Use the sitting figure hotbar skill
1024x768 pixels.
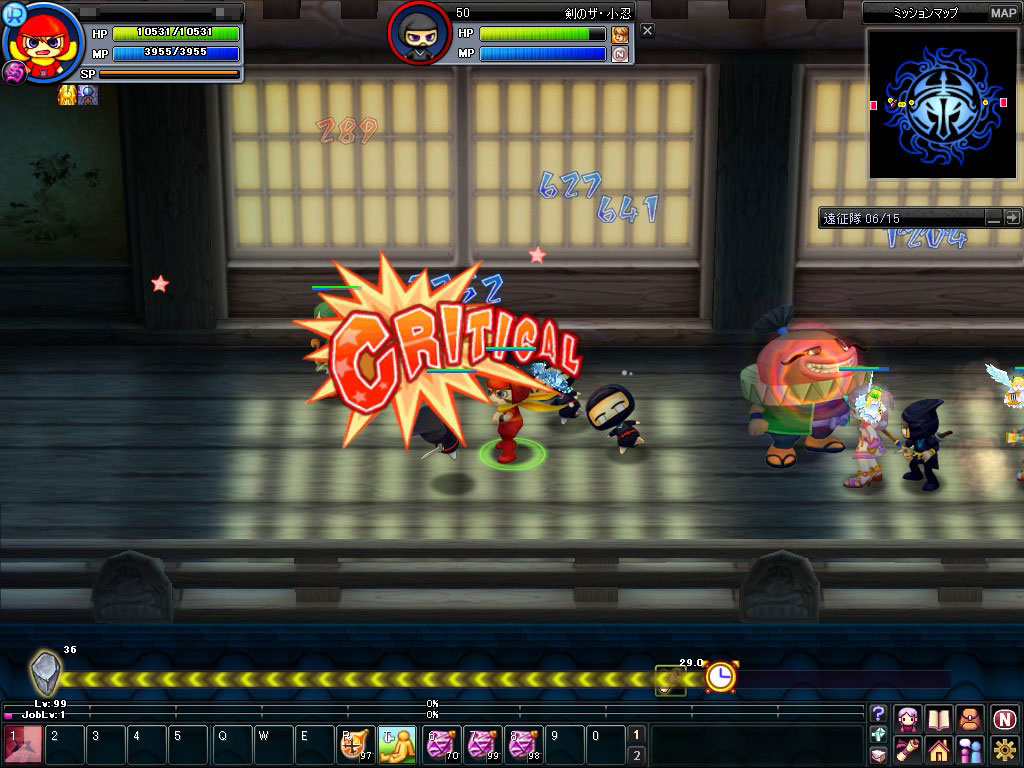point(397,745)
